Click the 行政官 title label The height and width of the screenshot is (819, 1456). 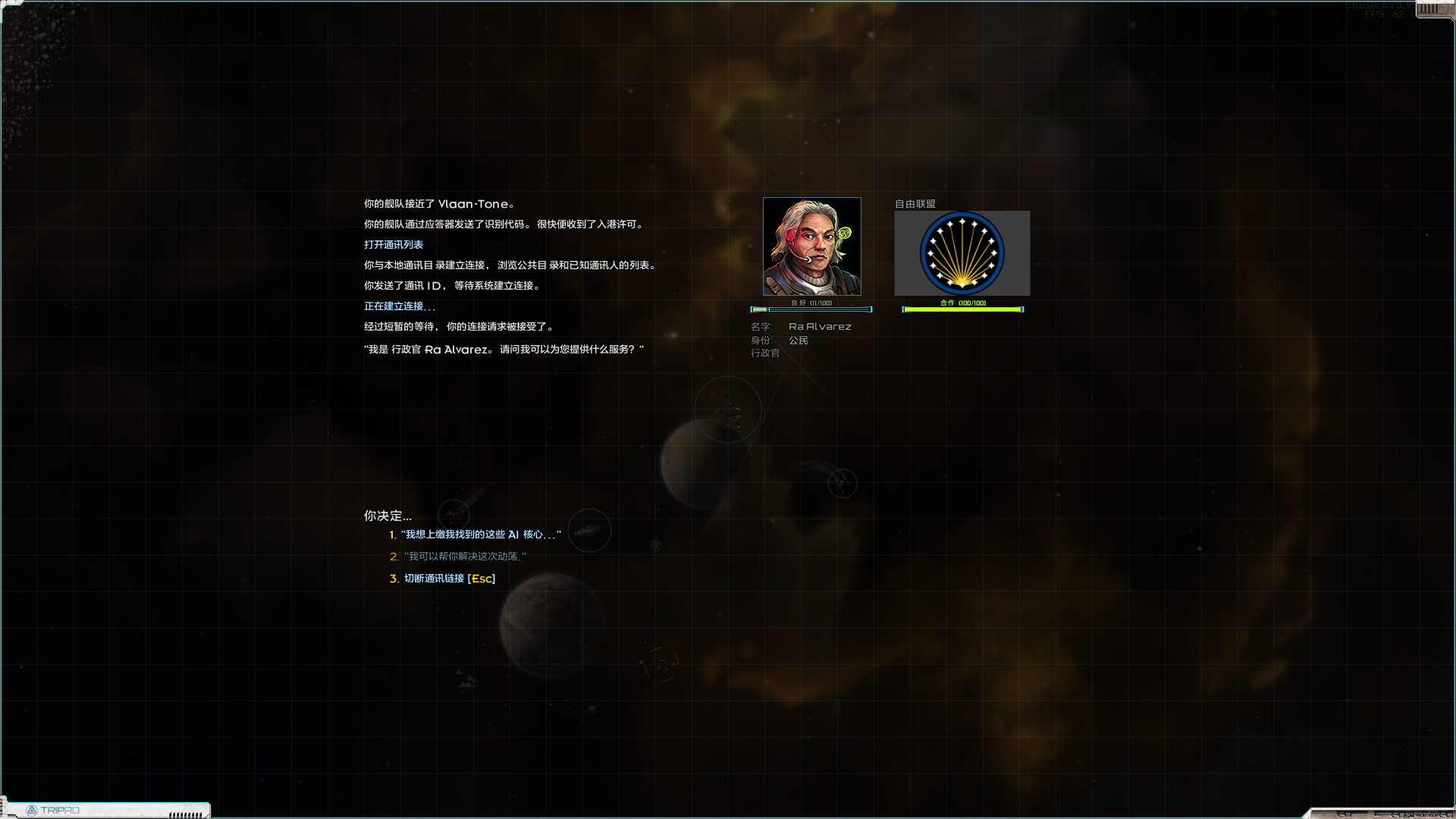(x=765, y=353)
